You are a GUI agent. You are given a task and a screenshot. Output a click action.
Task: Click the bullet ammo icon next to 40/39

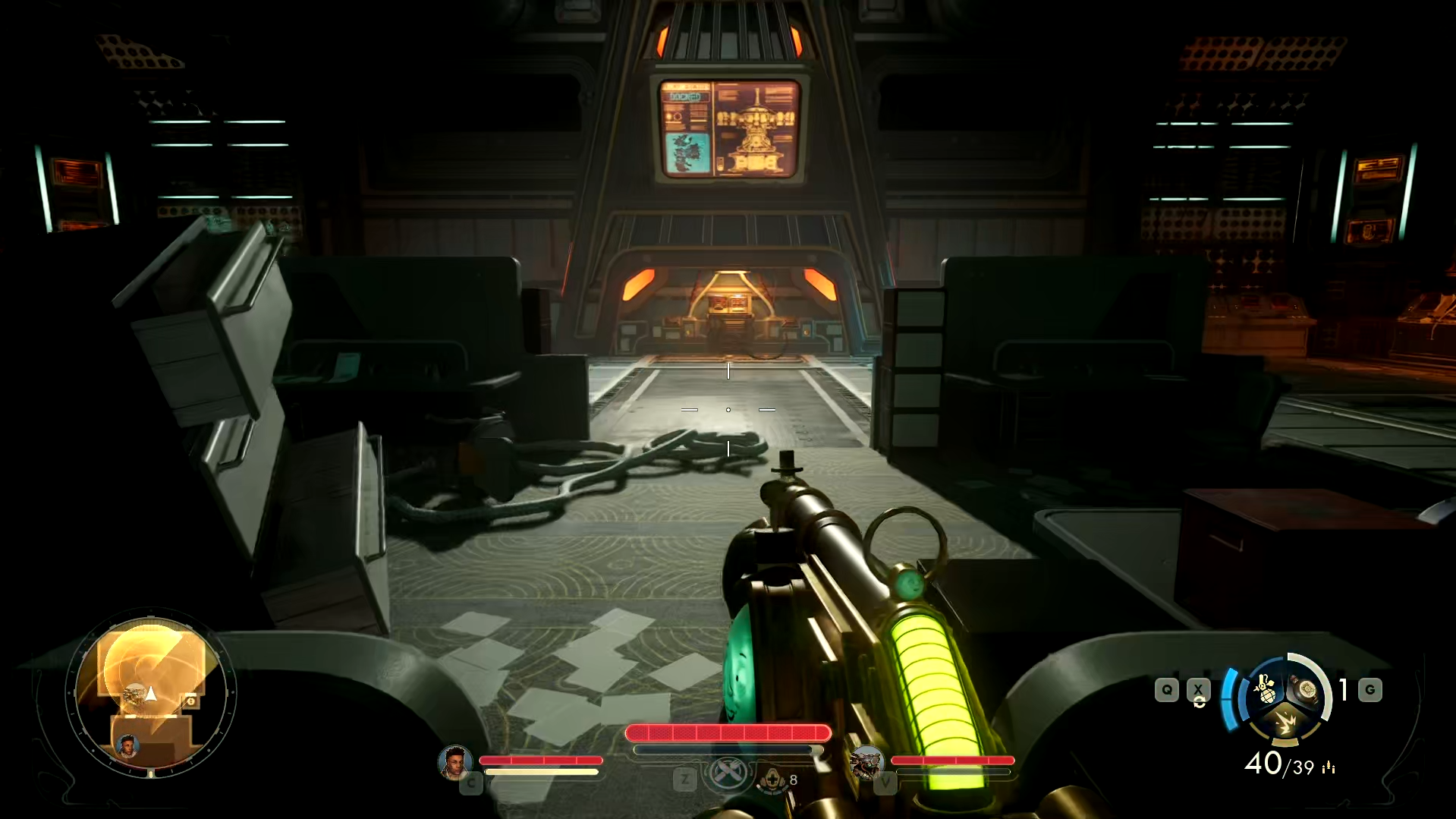coord(1329,767)
